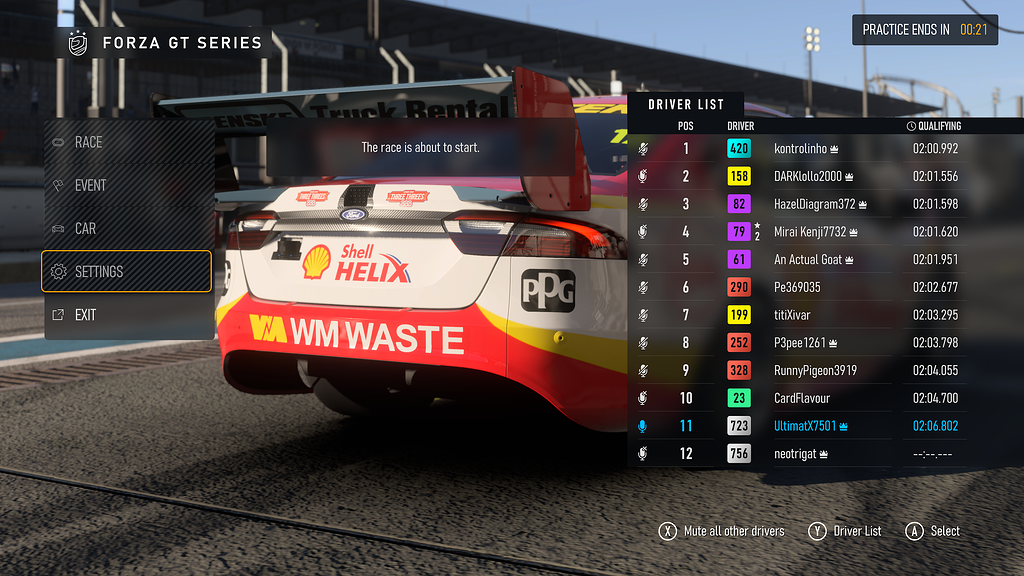Toggle microphone icon beside CardFlavour
The image size is (1024, 576).
643,398
